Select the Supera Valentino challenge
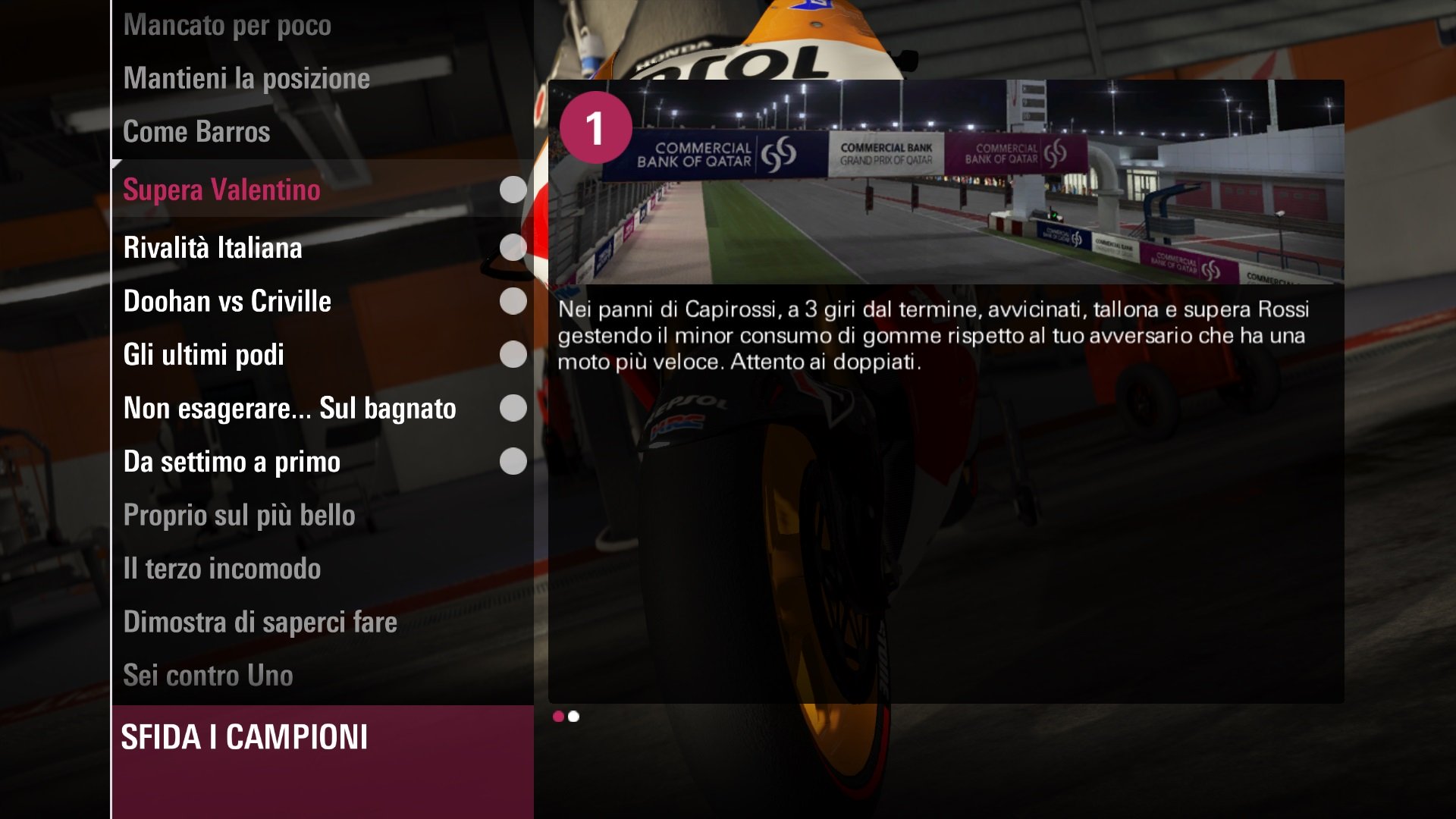1456x819 pixels. point(221,190)
